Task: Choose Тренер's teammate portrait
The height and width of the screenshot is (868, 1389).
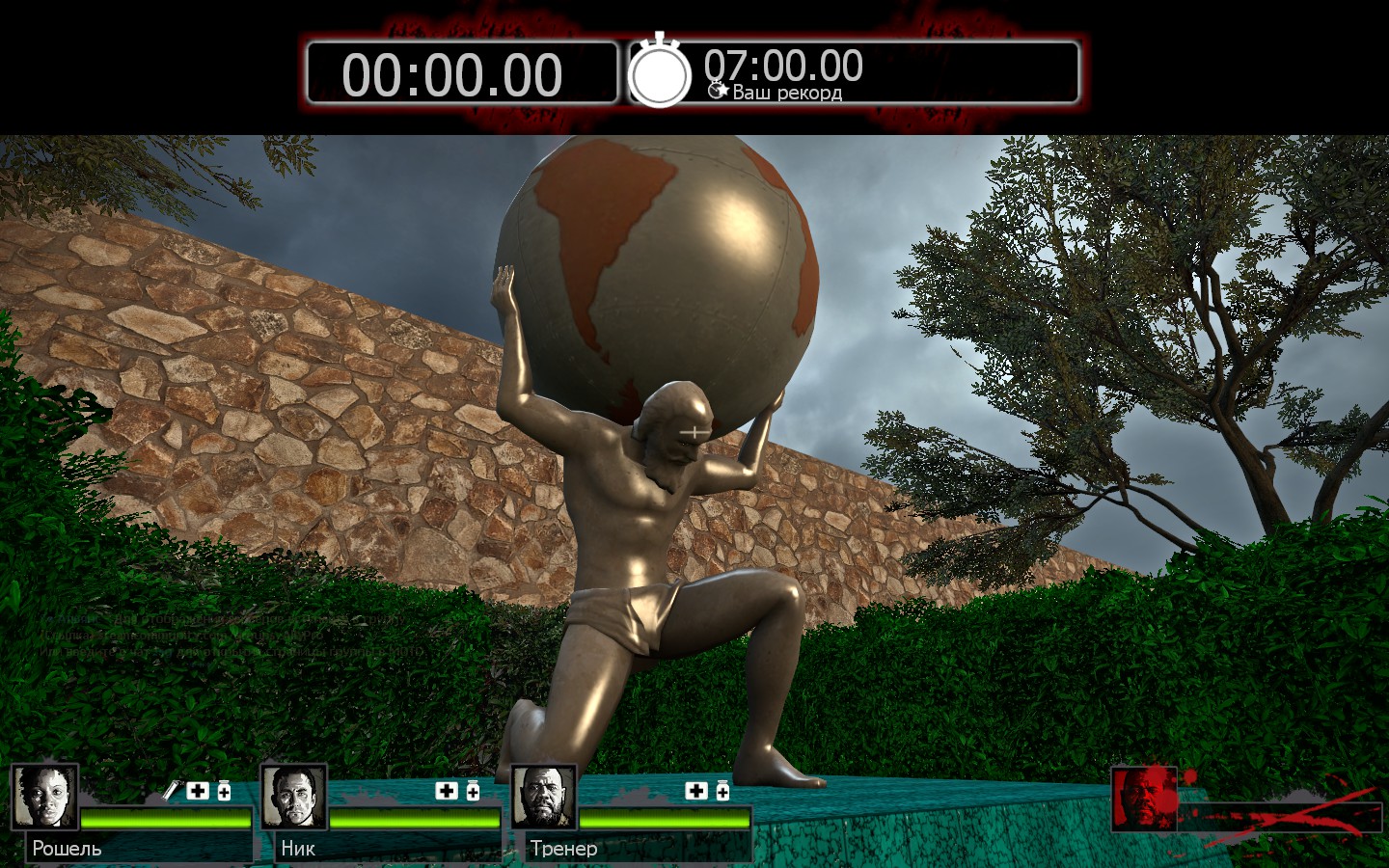Action: 544,797
